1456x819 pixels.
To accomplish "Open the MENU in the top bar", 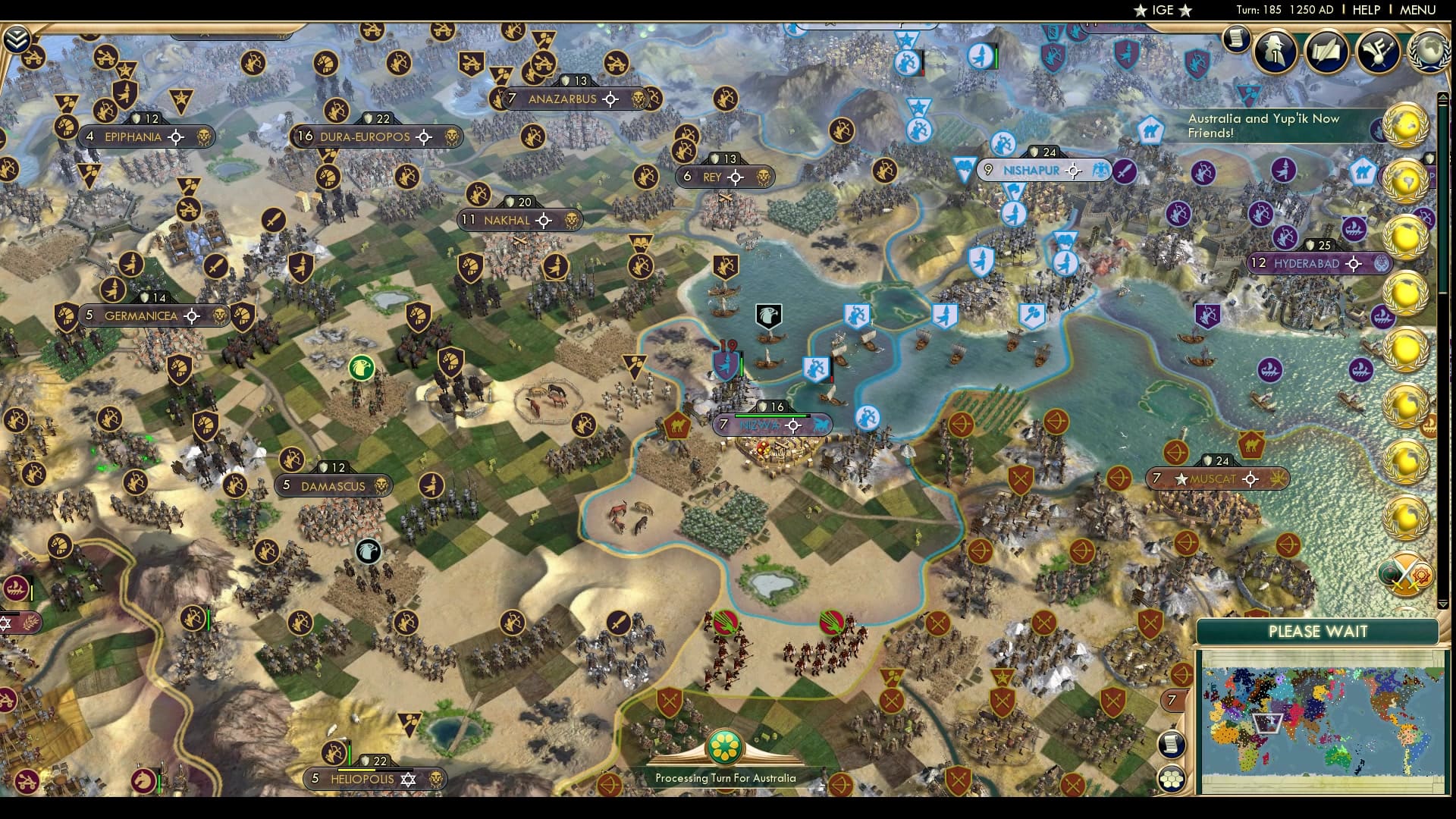I will point(1420,10).
